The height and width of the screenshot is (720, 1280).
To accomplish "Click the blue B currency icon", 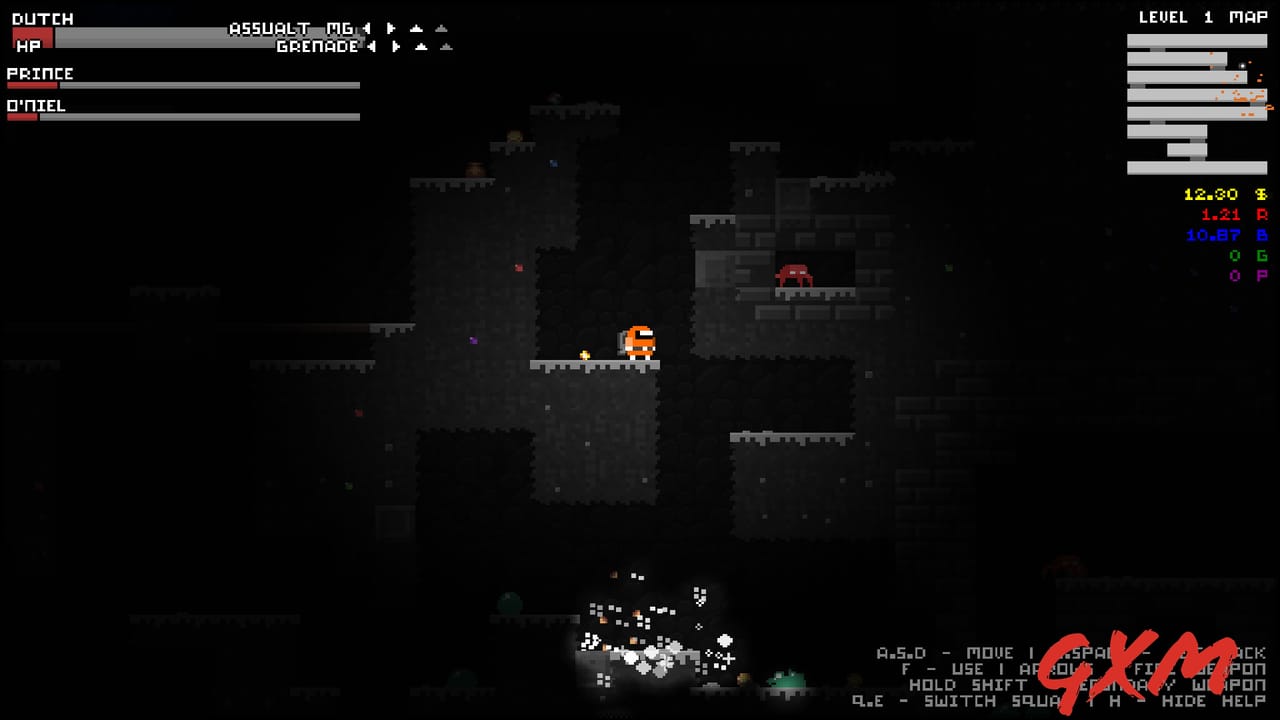I will [x=1259, y=236].
